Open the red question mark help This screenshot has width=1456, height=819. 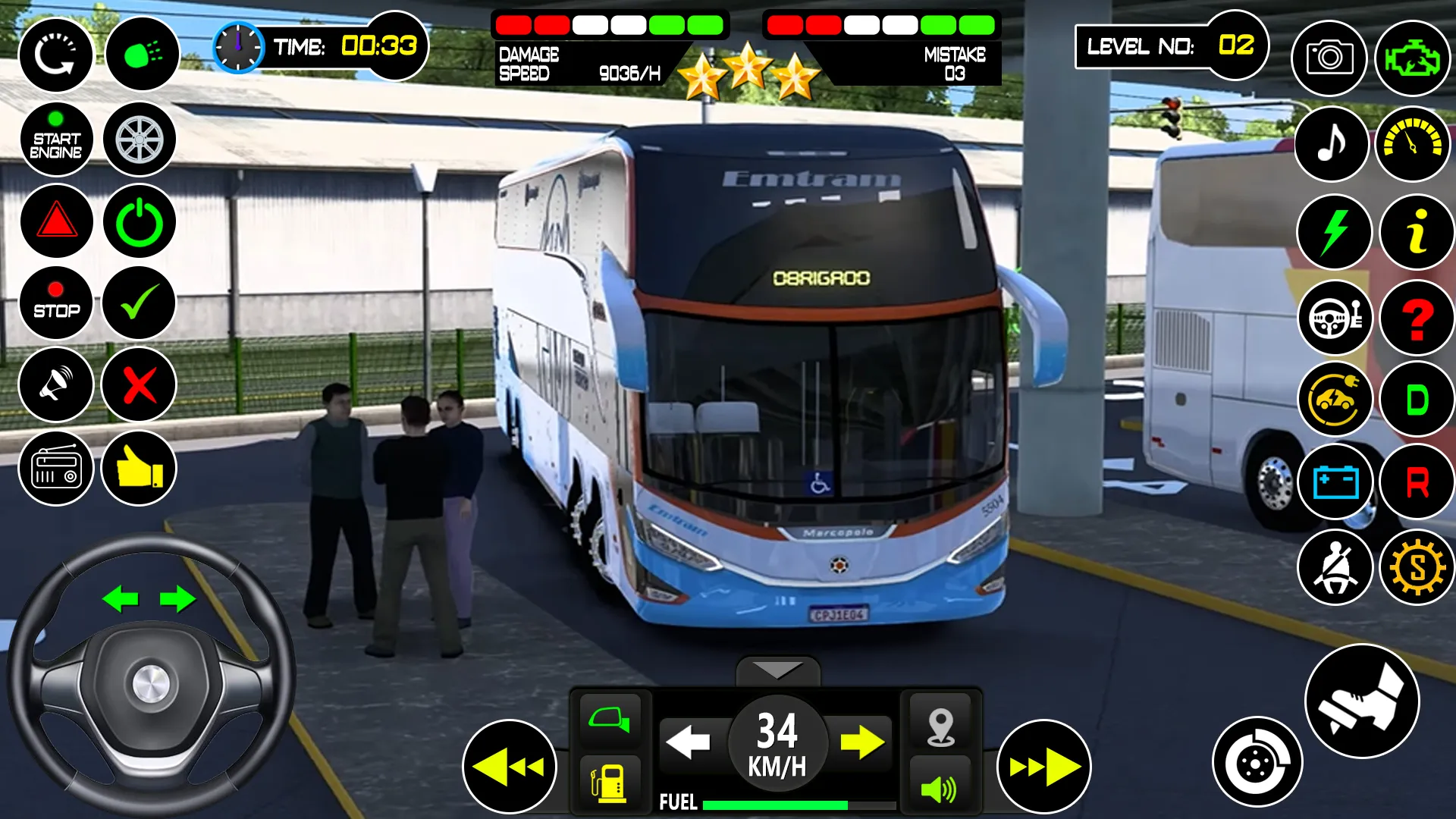[x=1417, y=318]
